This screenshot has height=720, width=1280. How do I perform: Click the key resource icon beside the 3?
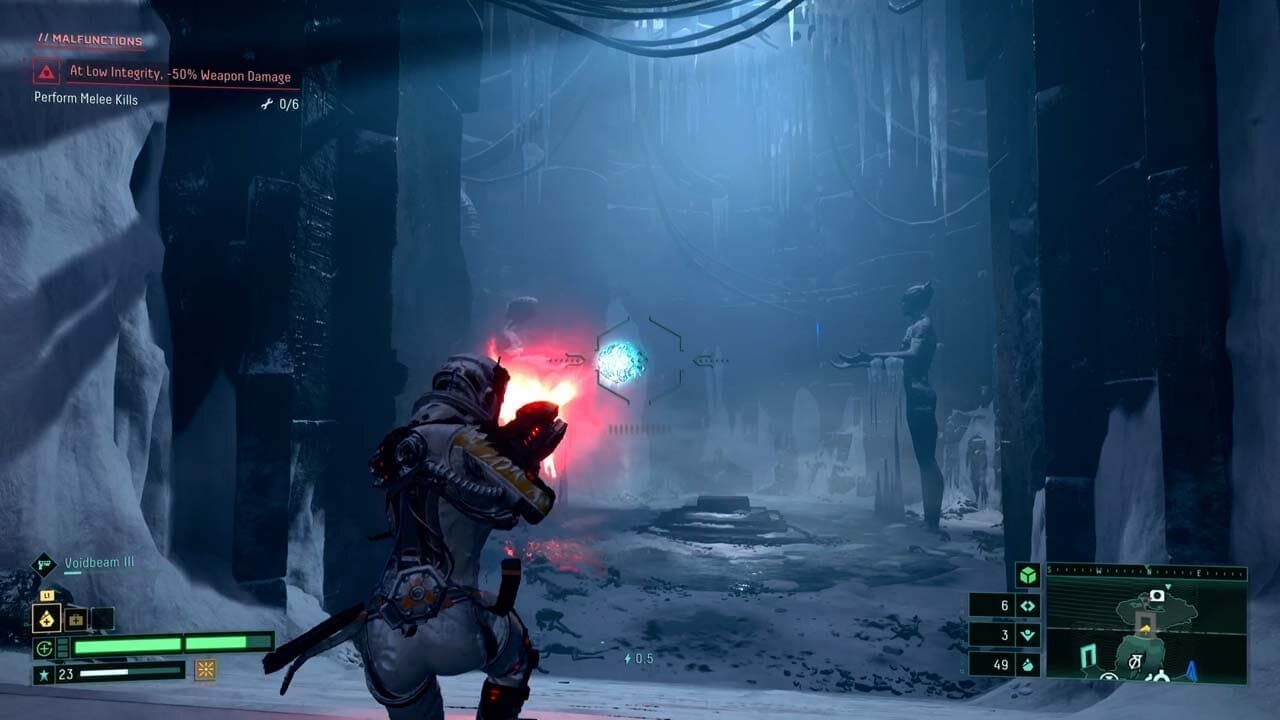[1026, 632]
